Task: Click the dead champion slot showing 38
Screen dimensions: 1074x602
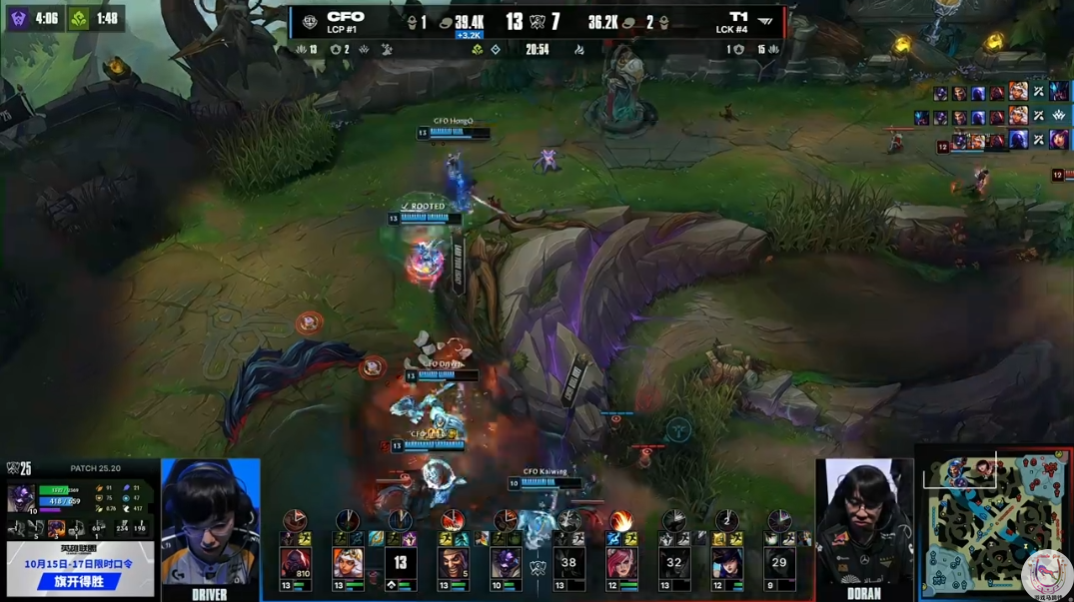Action: (x=568, y=564)
